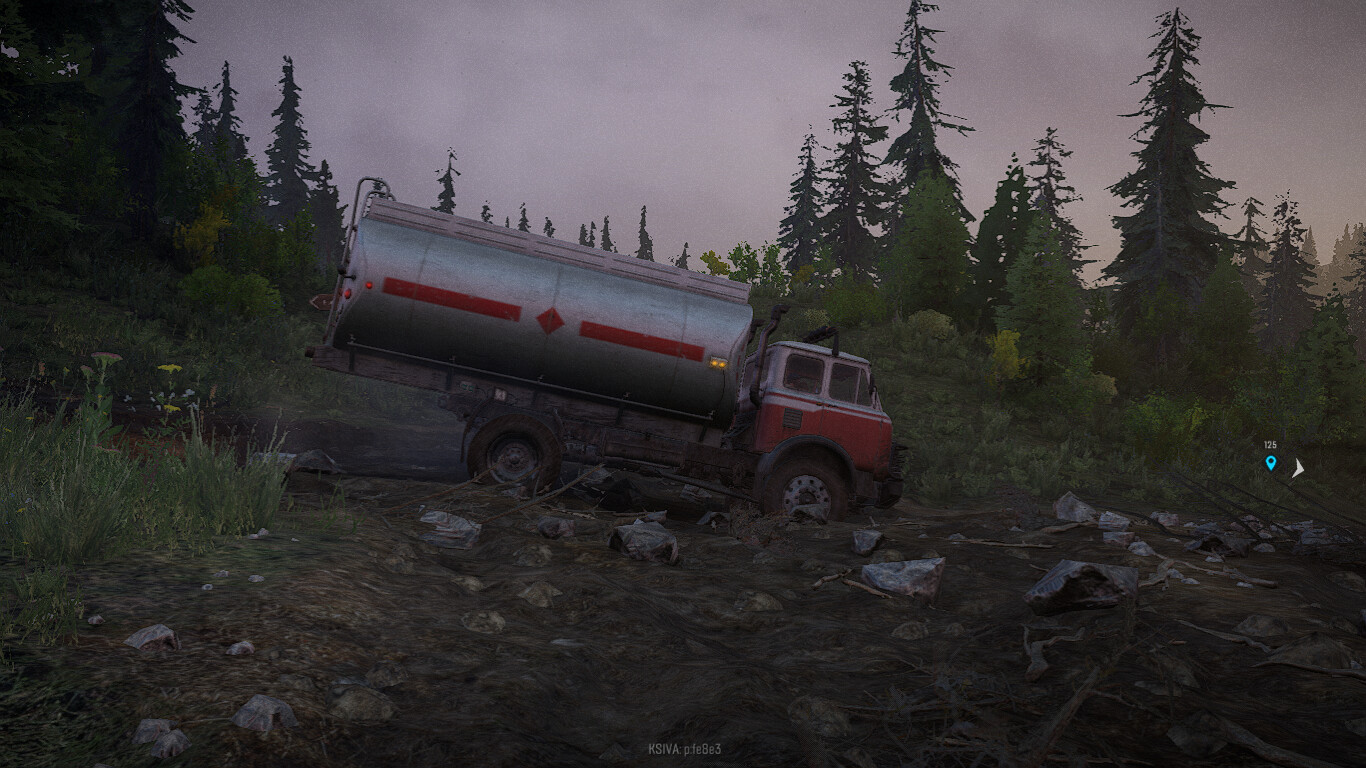Select the white direction arrow indicator

point(1298,467)
